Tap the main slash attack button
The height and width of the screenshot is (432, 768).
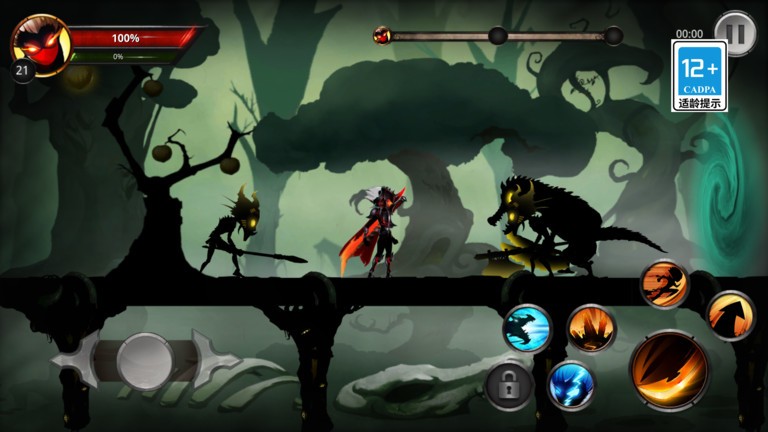pyautogui.click(x=669, y=370)
